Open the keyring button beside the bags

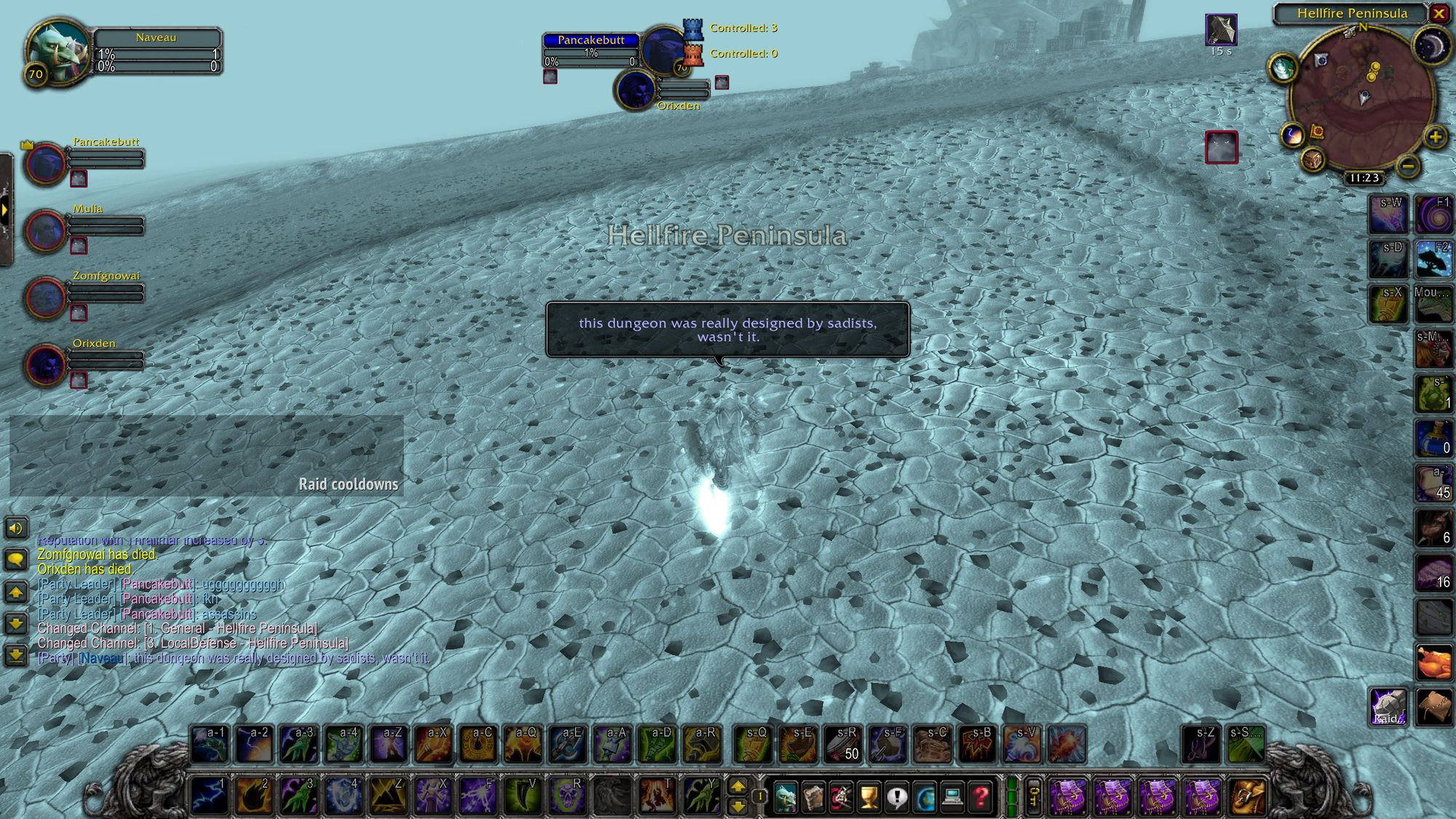1033,796
